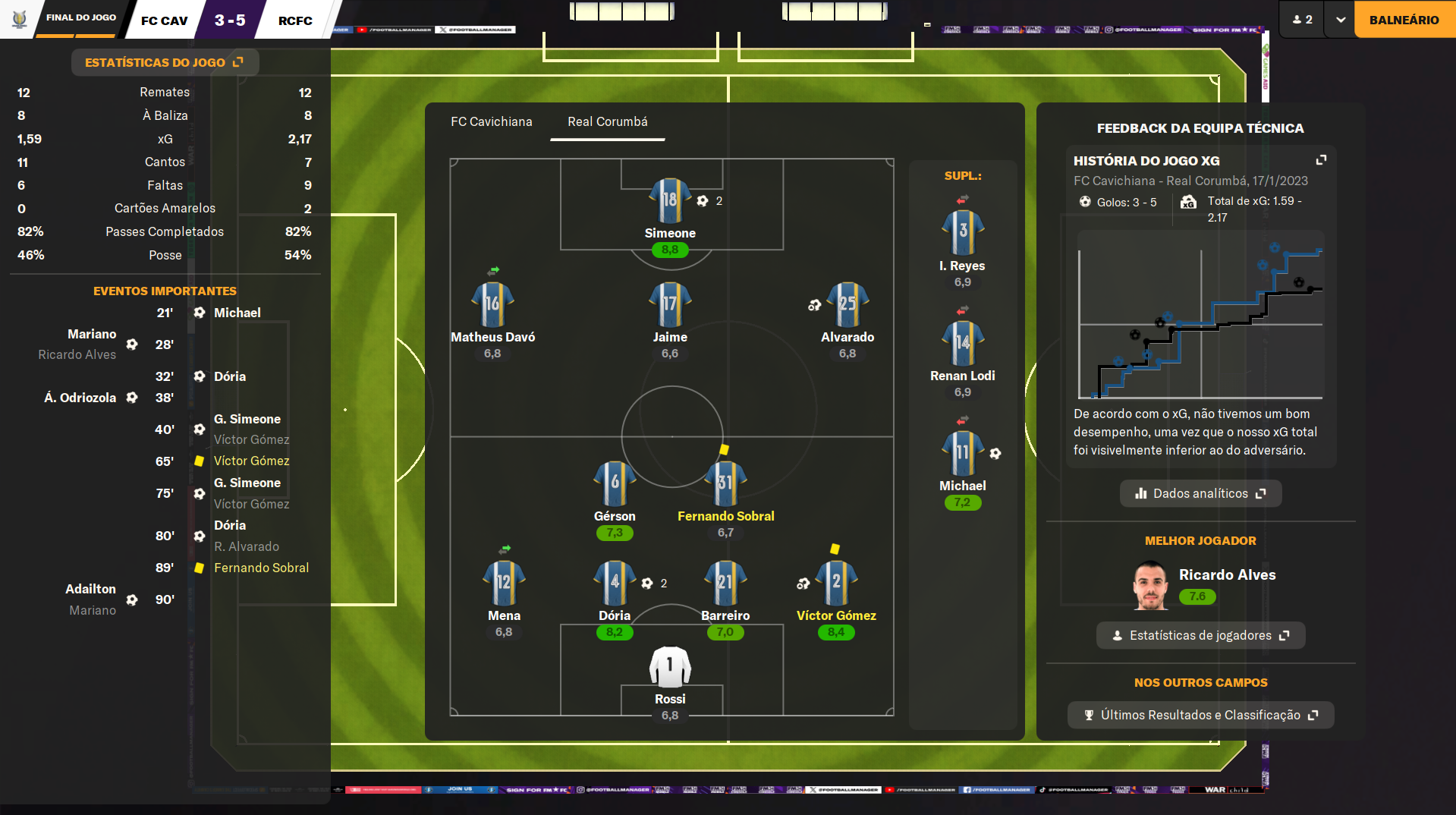Open Dados analíticos
Image resolution: width=1456 pixels, height=815 pixels.
(x=1200, y=493)
